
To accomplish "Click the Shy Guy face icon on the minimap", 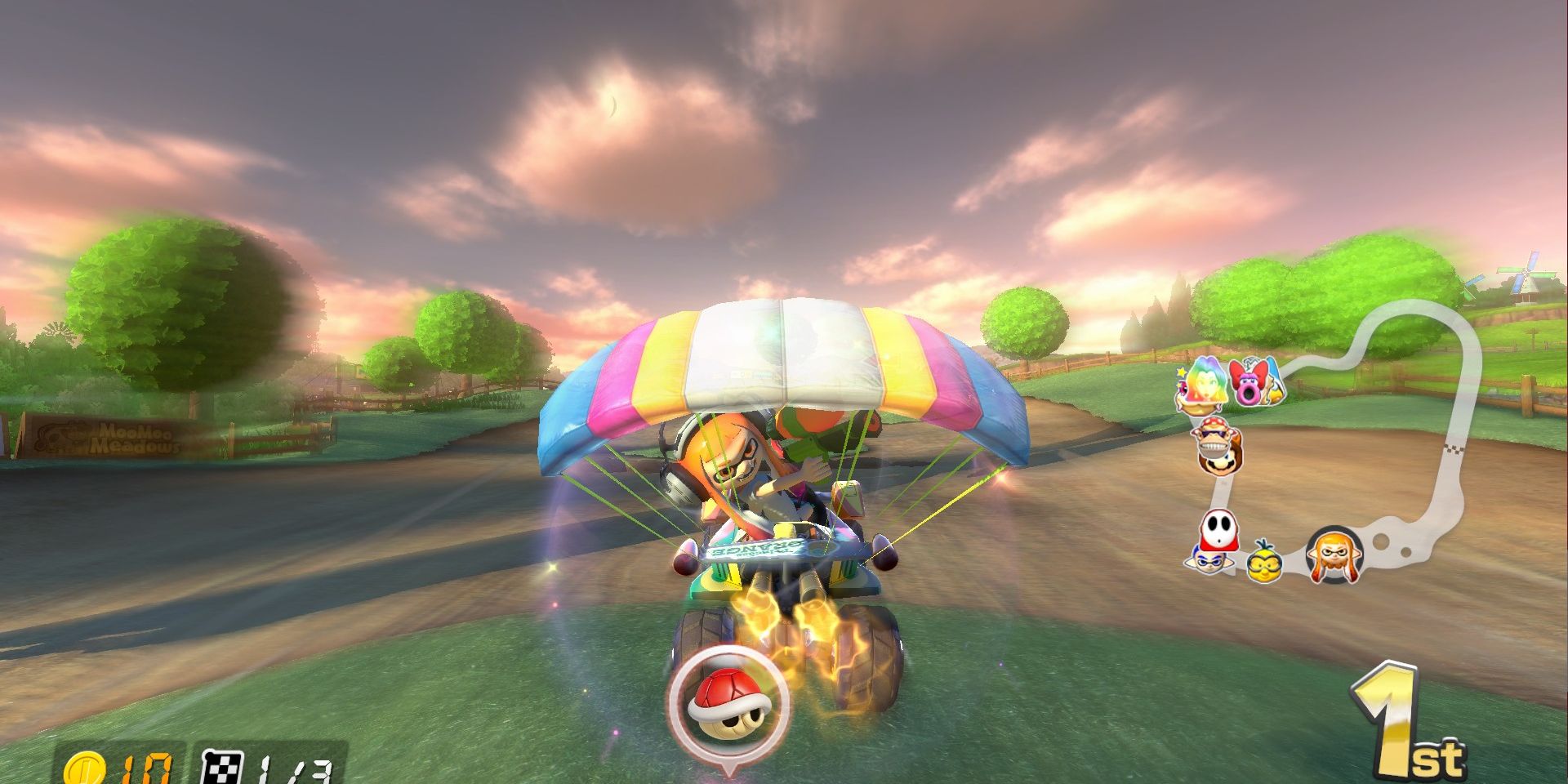I will (1218, 528).
